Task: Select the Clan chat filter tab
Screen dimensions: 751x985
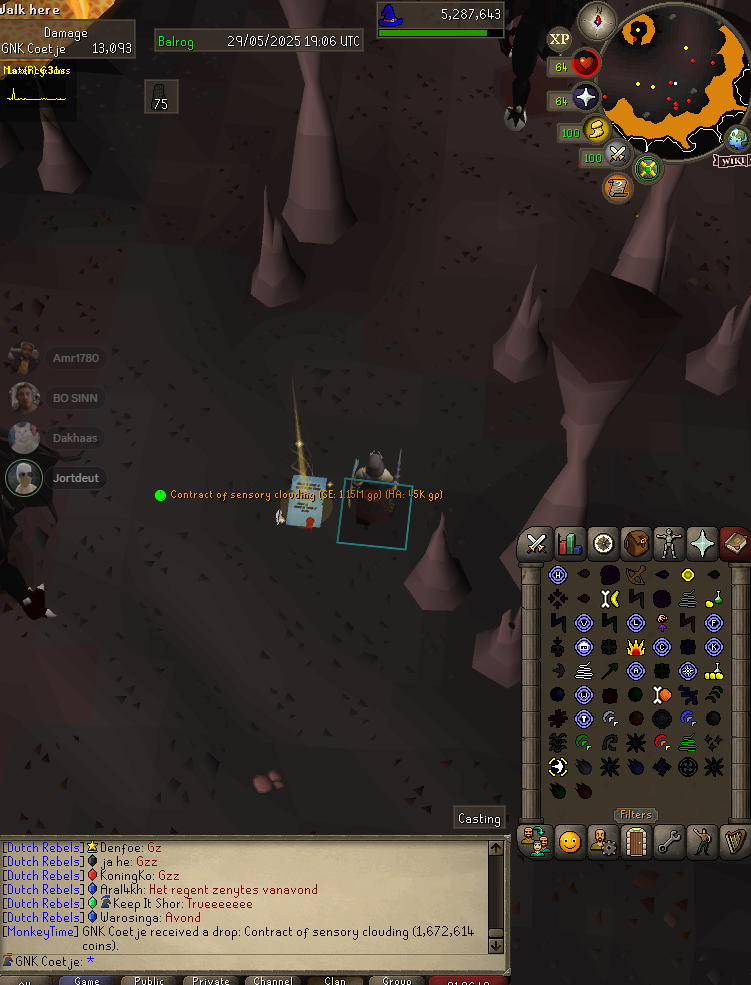Action: (335, 980)
